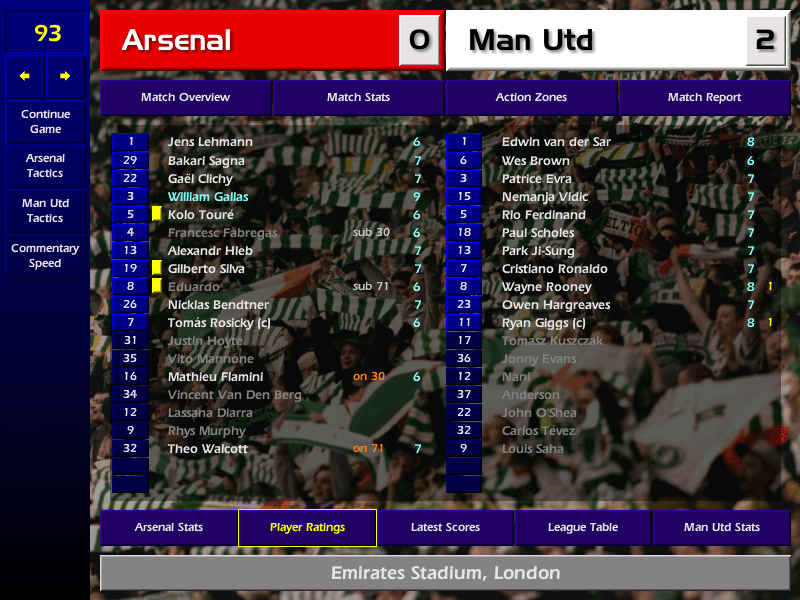
Task: Open Man Utd Tactics screen
Action: click(x=45, y=210)
